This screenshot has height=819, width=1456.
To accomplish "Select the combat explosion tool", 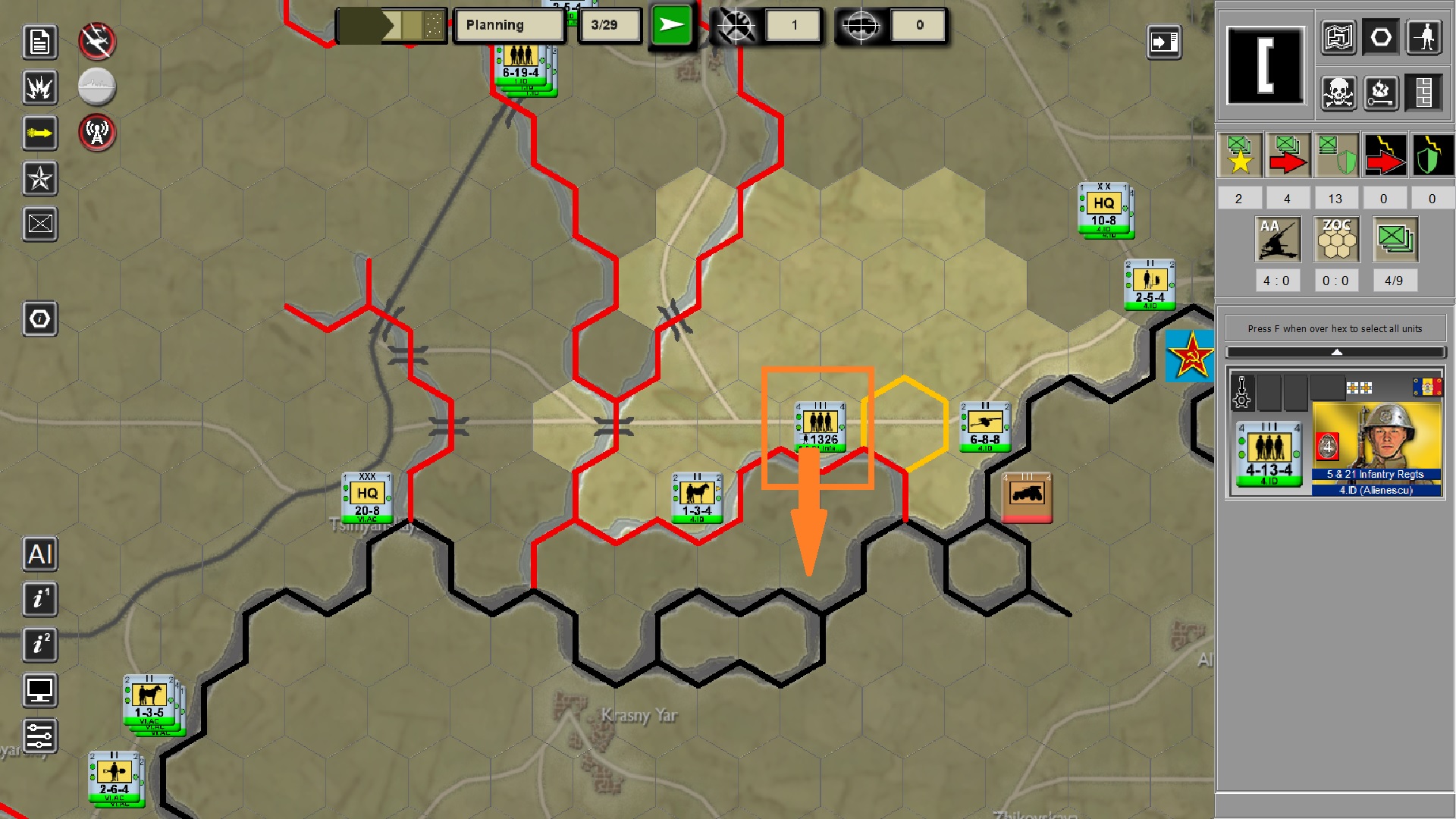I will pyautogui.click(x=39, y=88).
